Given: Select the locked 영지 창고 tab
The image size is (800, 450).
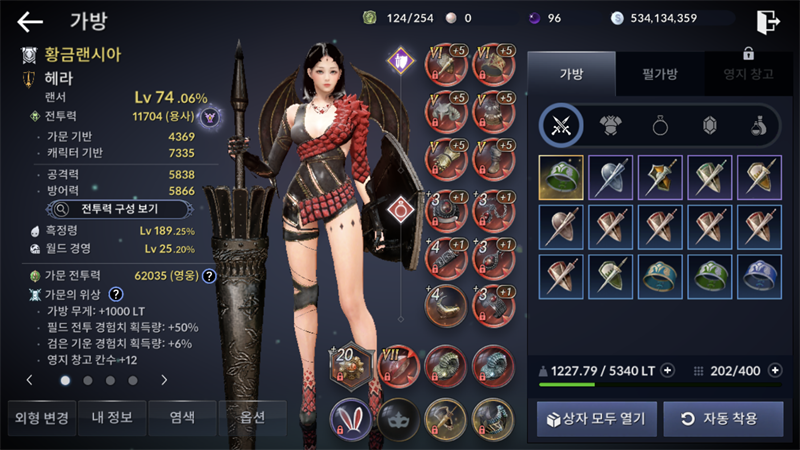Looking at the screenshot, I should pos(747,72).
